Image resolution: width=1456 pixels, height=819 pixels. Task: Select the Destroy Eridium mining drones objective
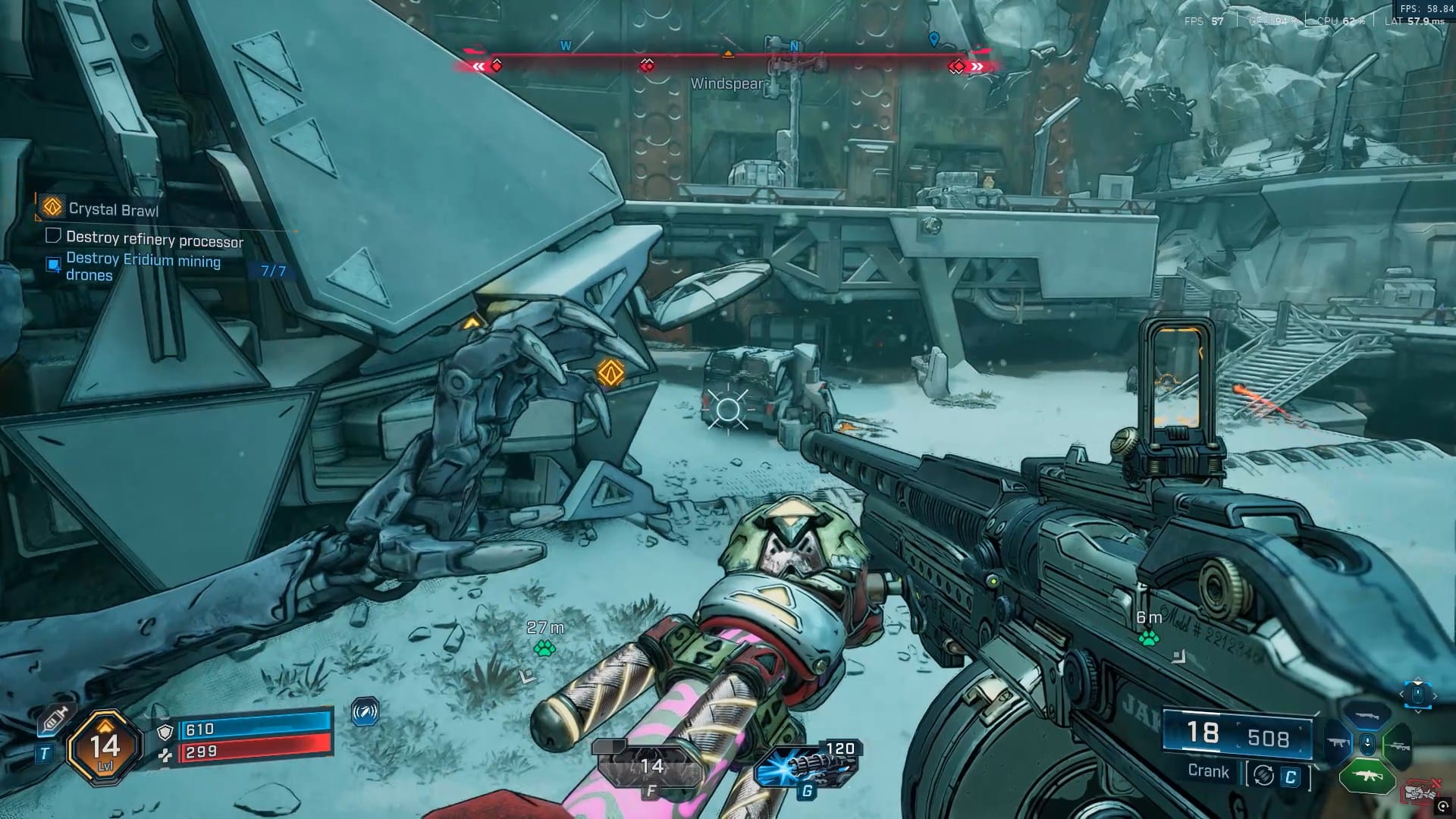[x=143, y=267]
